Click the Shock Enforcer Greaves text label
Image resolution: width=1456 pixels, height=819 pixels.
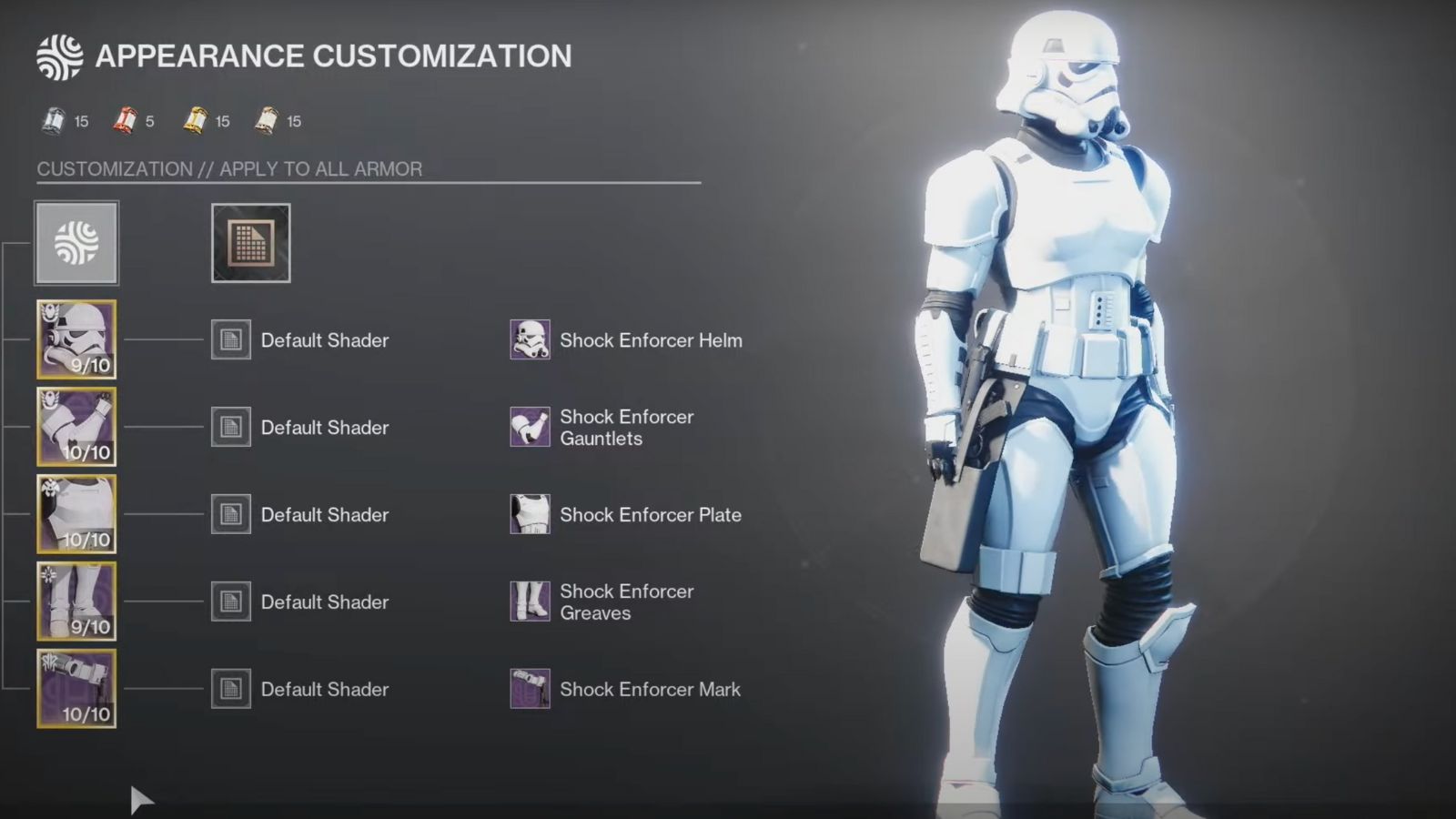[x=625, y=602]
